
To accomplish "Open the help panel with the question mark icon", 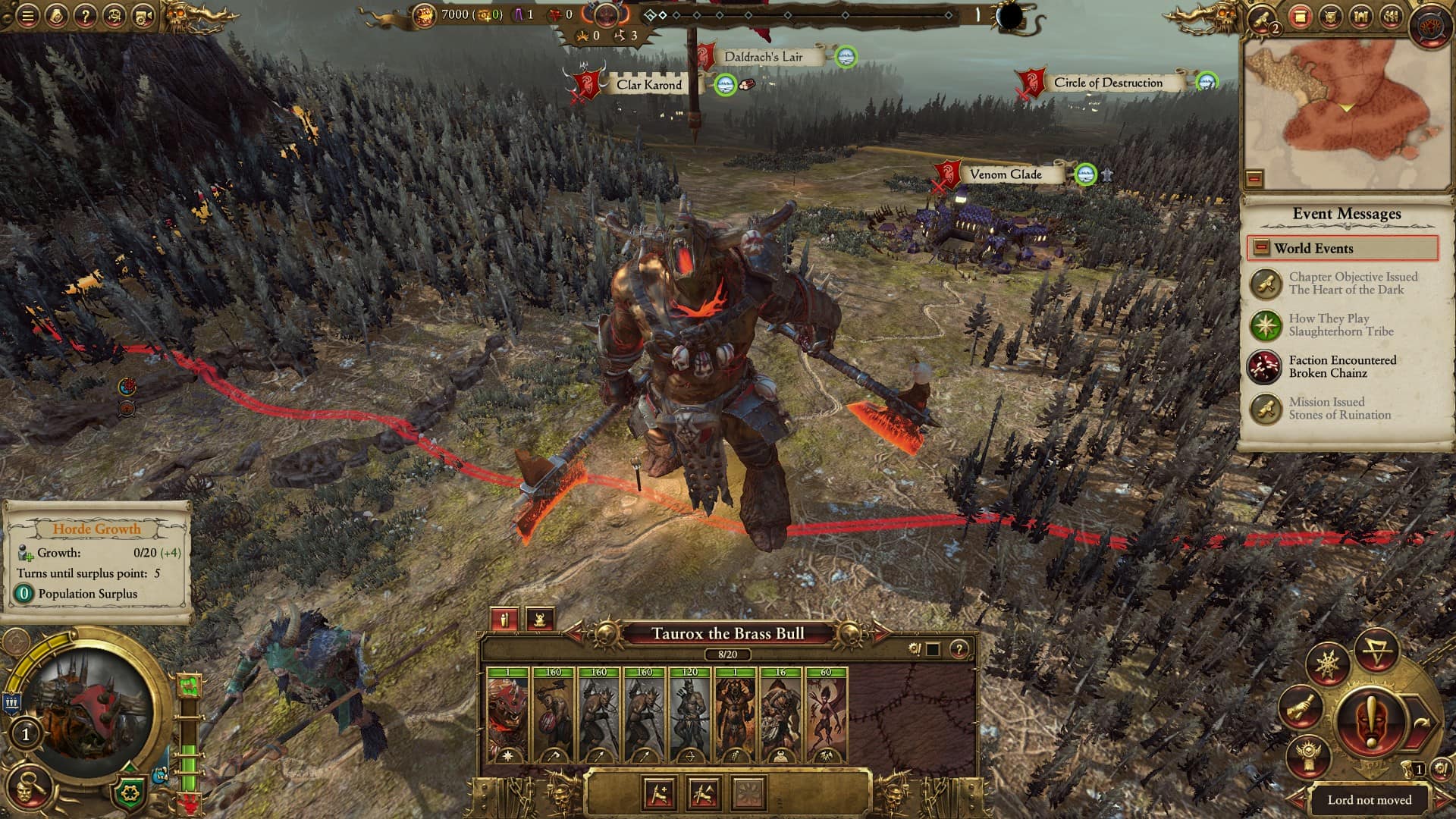I will [86, 14].
